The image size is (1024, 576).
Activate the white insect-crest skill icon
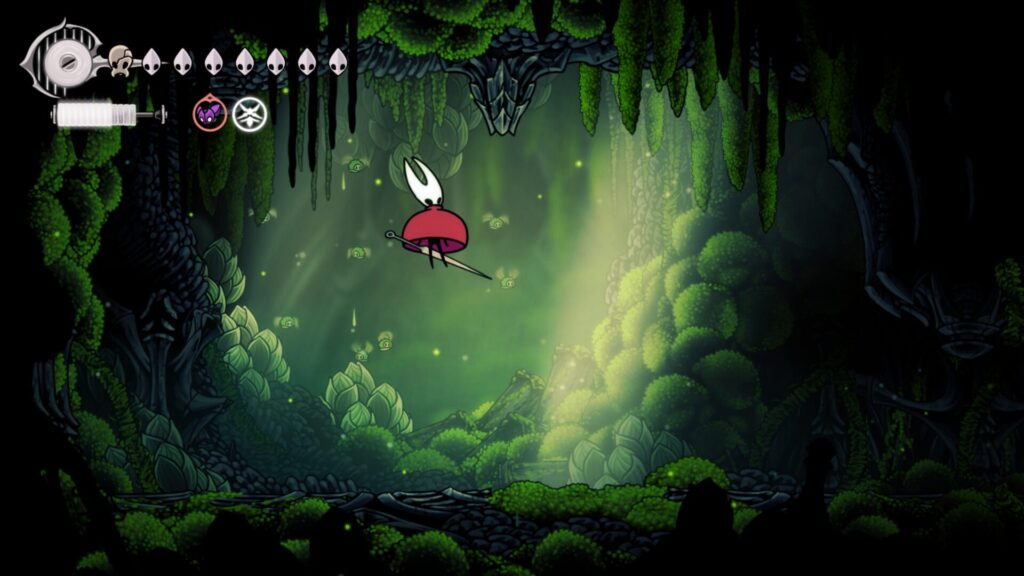coord(250,114)
